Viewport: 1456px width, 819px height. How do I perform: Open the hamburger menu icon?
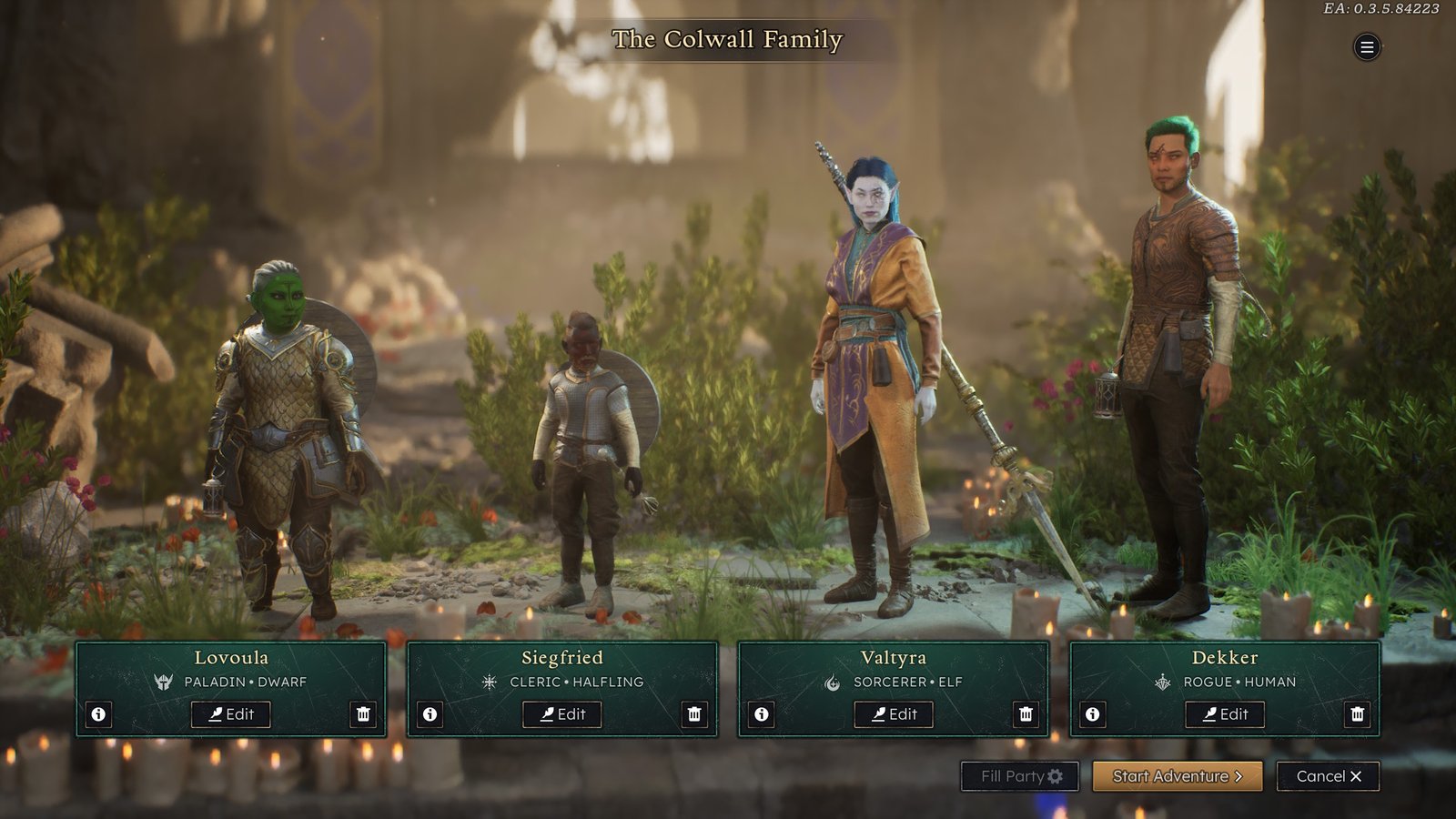tap(1366, 47)
